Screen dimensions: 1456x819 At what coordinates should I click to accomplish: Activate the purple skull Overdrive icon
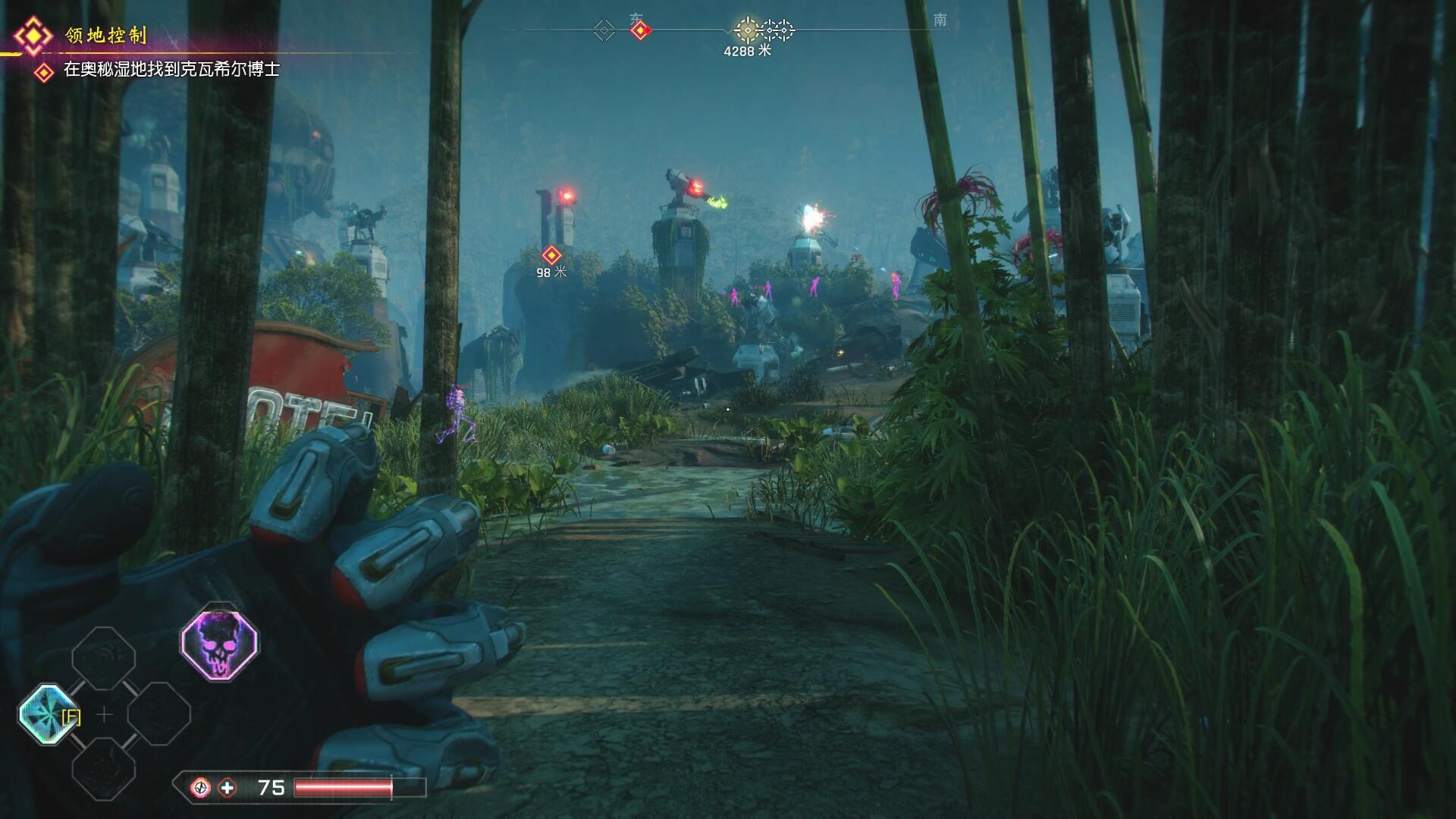pos(219,643)
